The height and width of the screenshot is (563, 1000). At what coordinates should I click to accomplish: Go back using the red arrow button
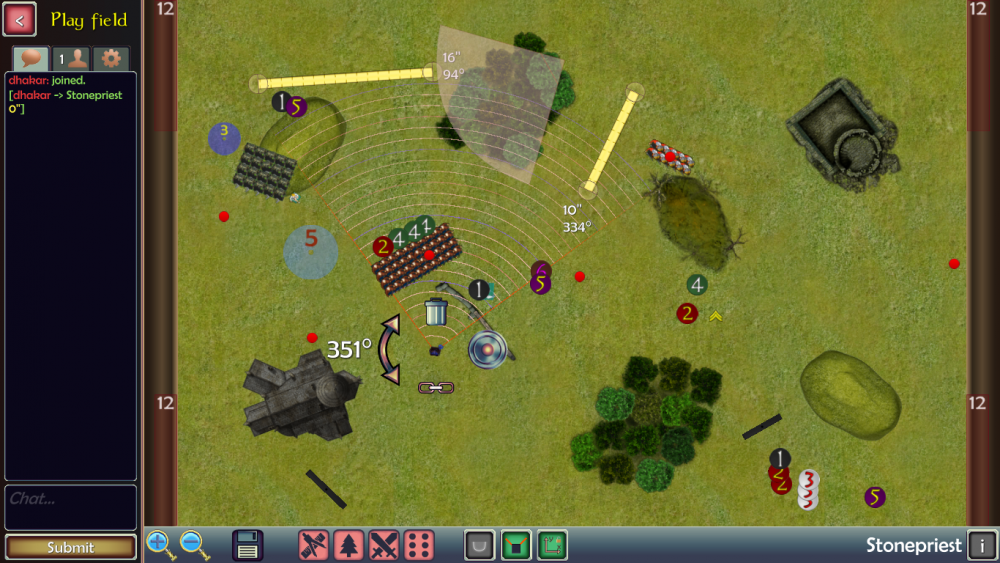coord(20,19)
